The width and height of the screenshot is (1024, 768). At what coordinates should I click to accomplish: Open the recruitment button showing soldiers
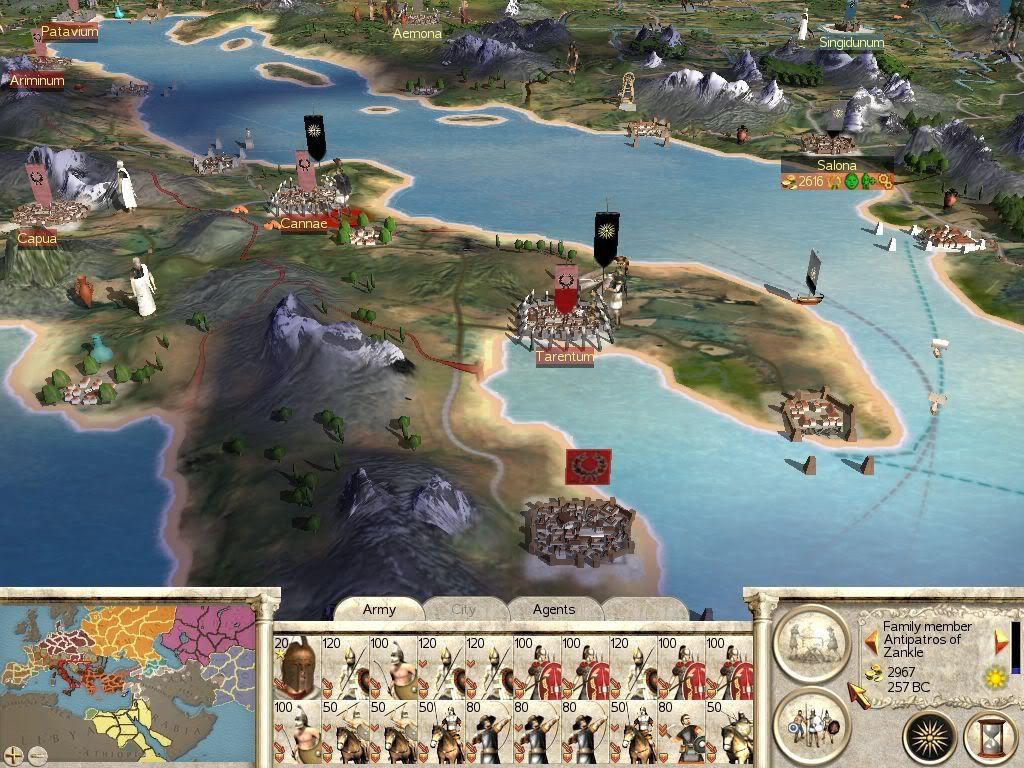click(812, 720)
